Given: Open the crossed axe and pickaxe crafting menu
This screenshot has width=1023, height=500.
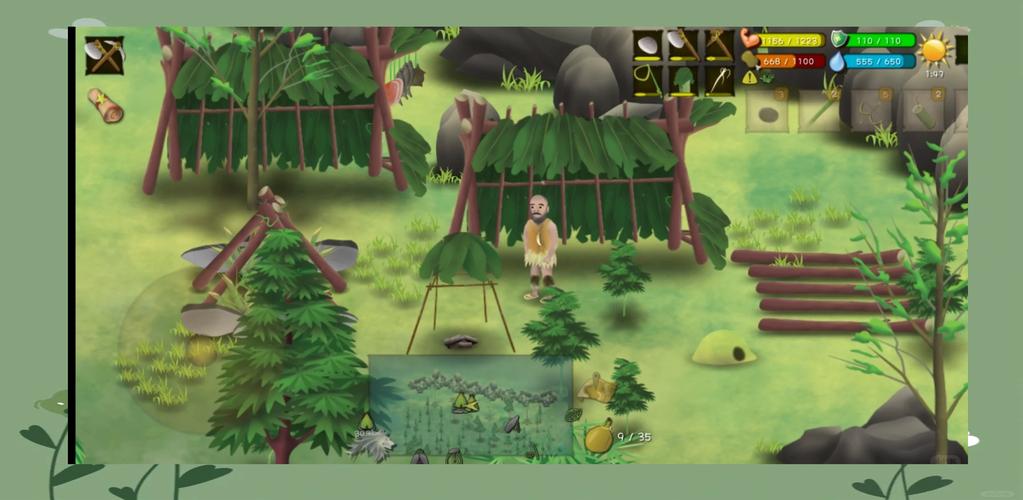Looking at the screenshot, I should click(x=104, y=56).
